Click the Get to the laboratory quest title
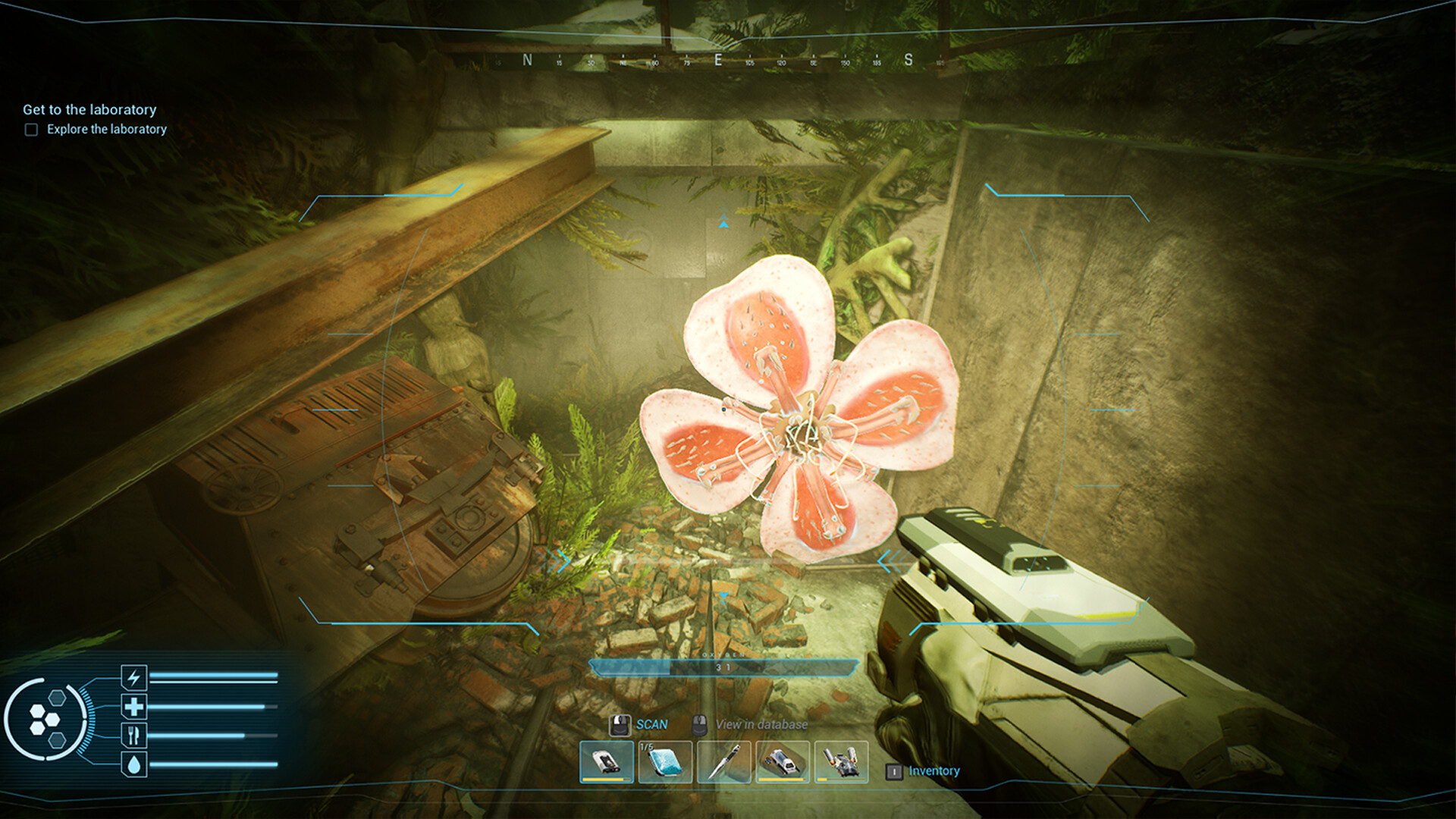This screenshot has width=1456, height=819. 89,109
